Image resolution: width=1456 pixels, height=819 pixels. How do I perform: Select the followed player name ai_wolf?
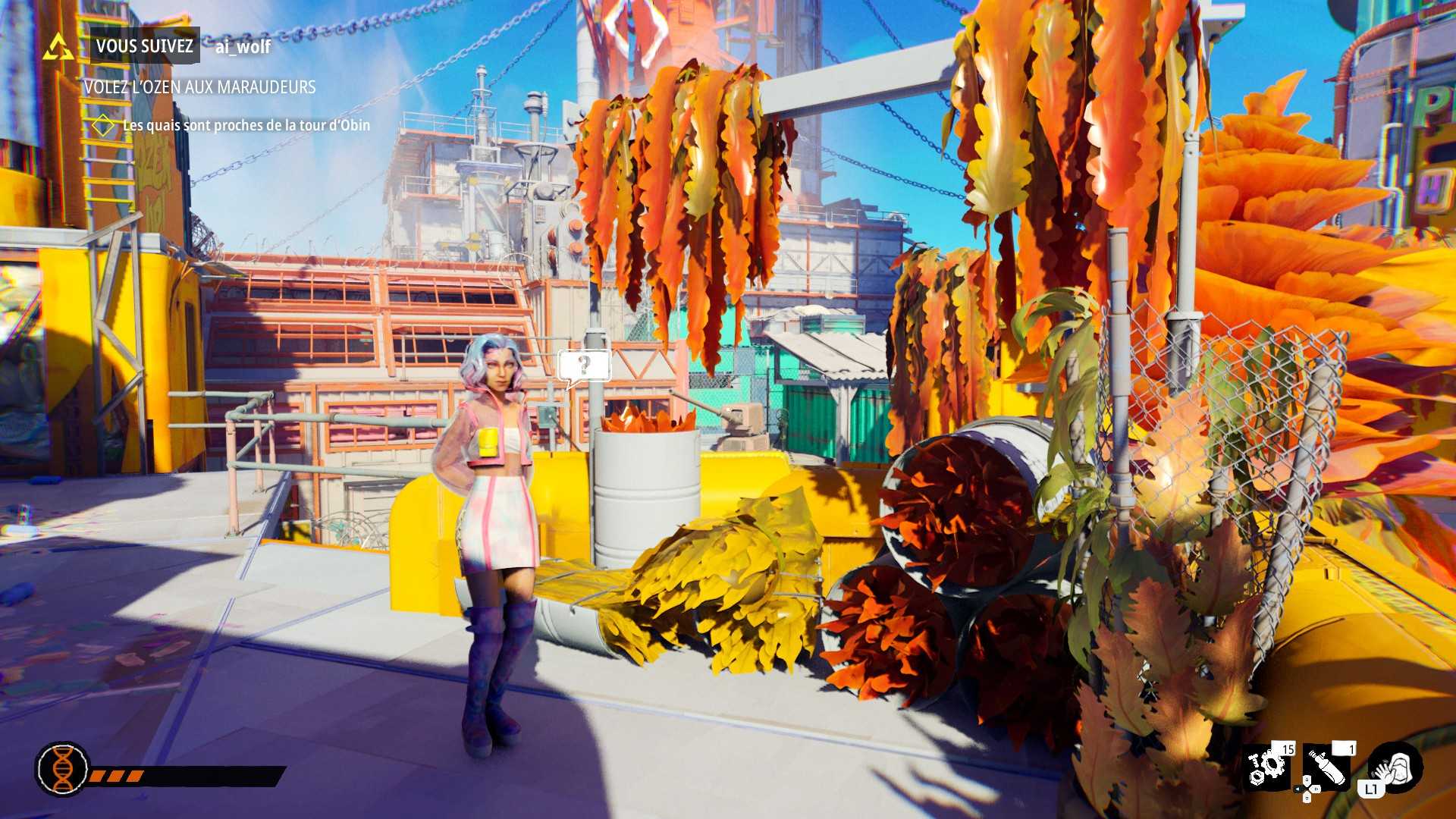[243, 47]
